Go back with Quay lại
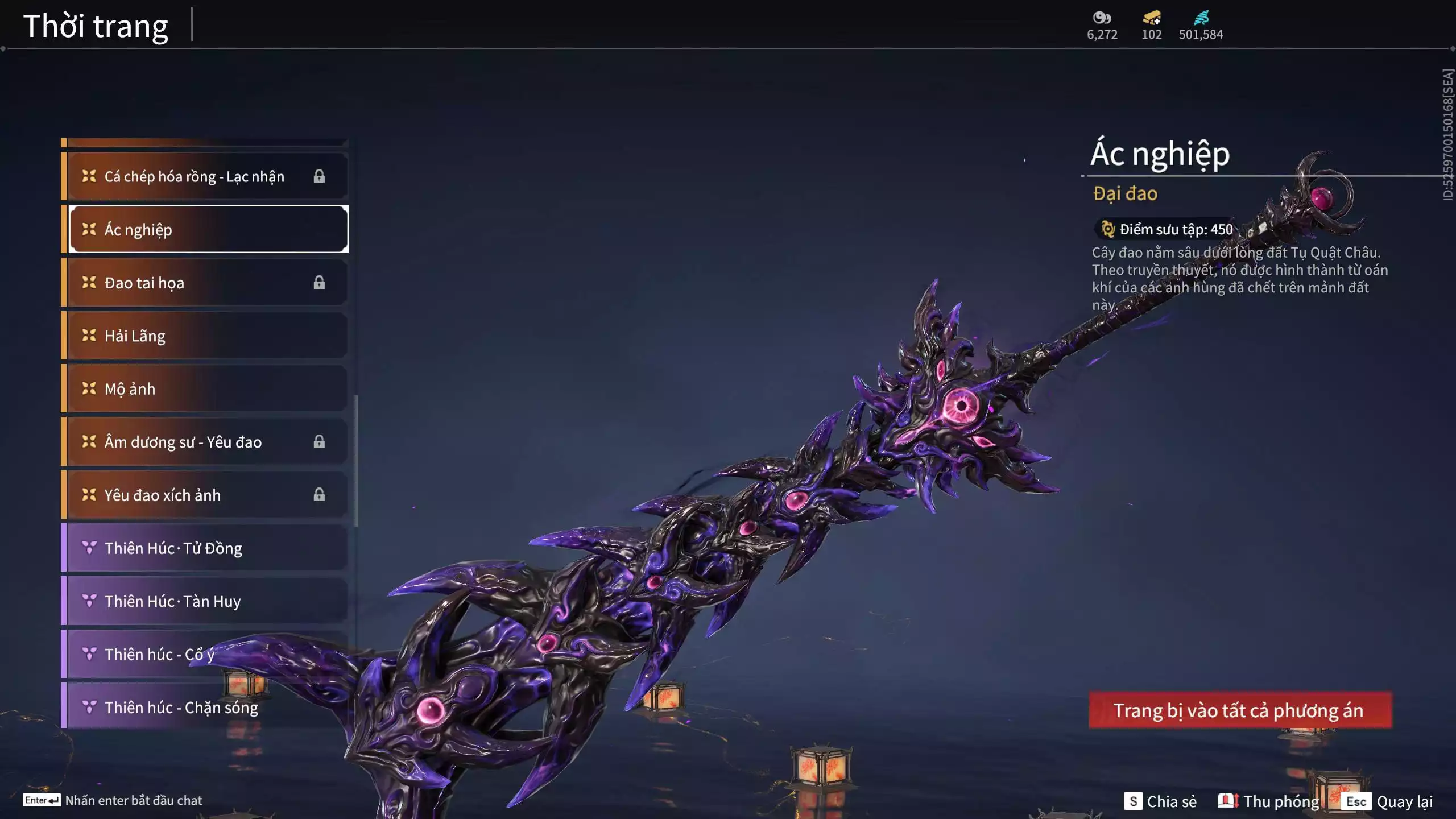This screenshot has height=819, width=1456. (x=1389, y=801)
